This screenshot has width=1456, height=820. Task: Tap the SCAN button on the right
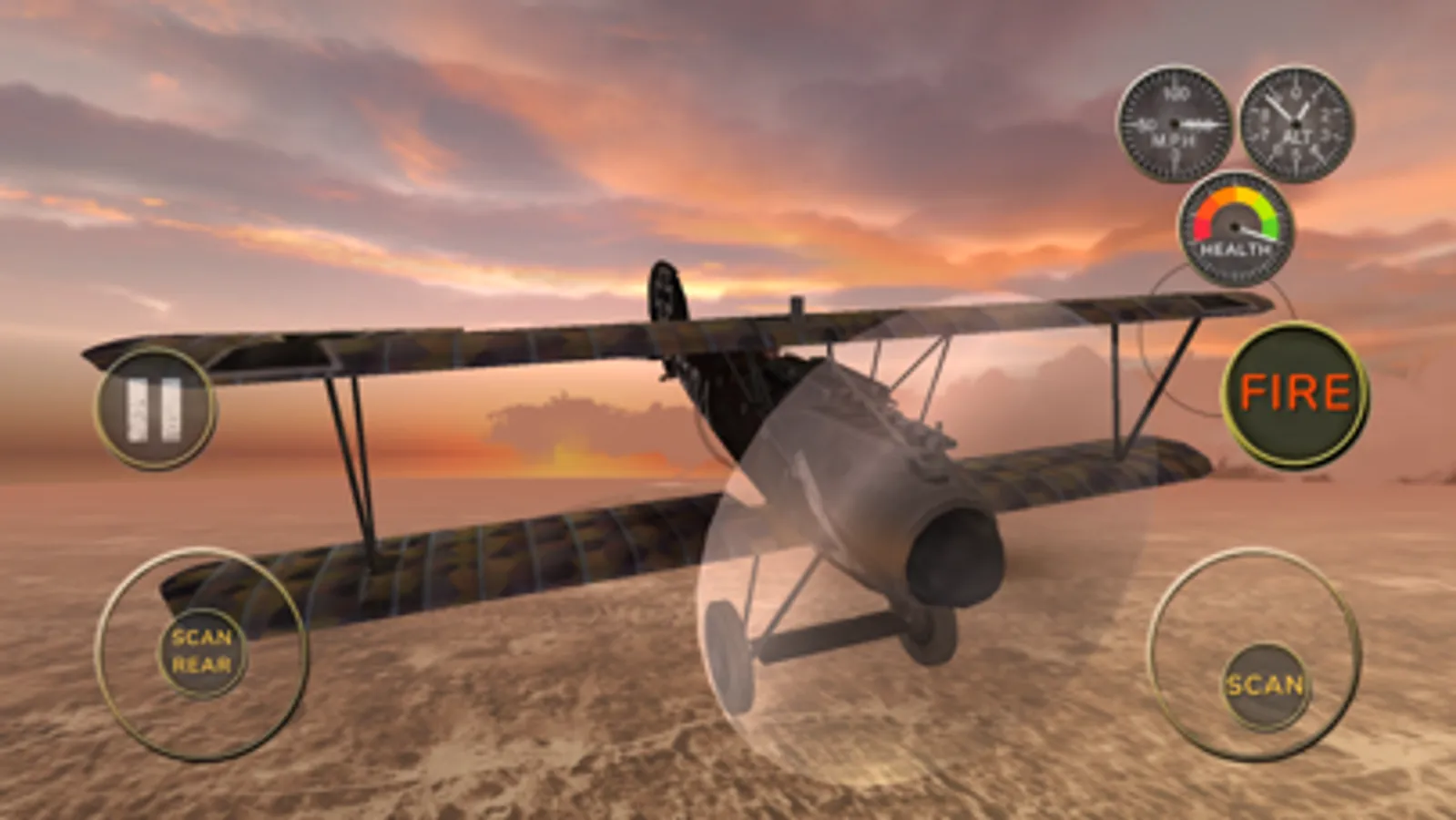point(1264,685)
